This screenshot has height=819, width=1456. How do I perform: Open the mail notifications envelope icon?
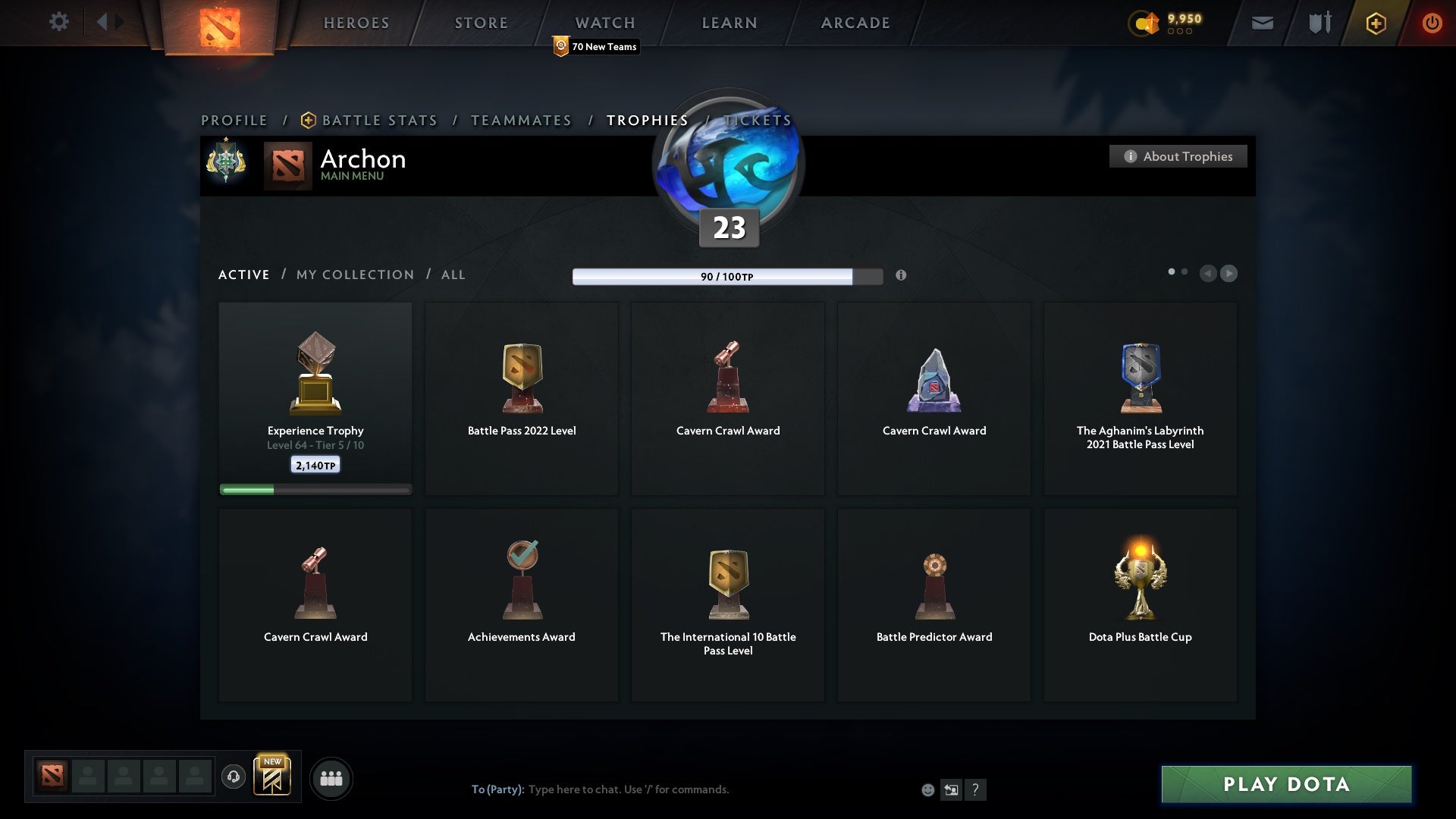tap(1262, 23)
